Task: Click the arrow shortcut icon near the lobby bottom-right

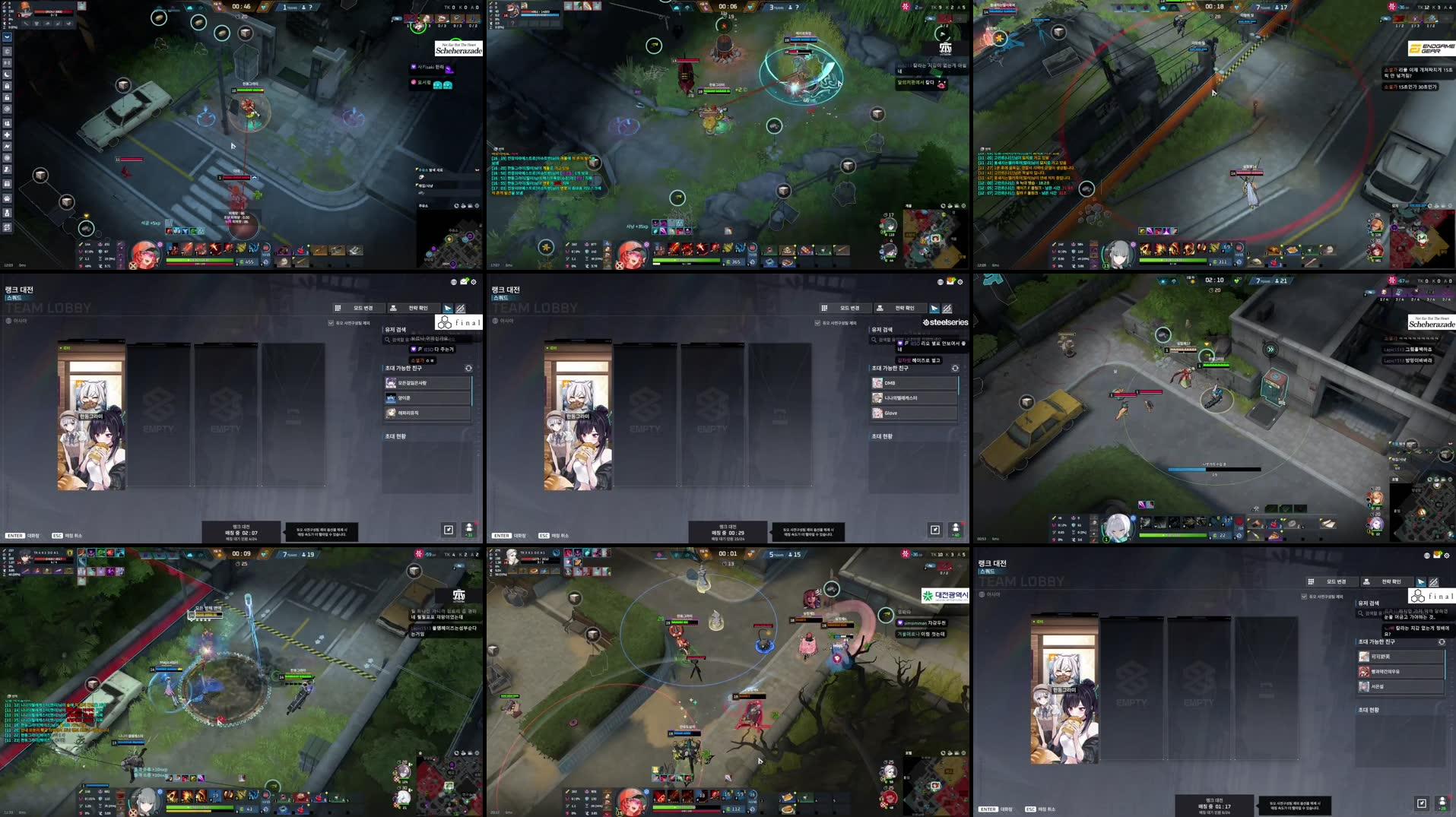Action: tap(449, 529)
